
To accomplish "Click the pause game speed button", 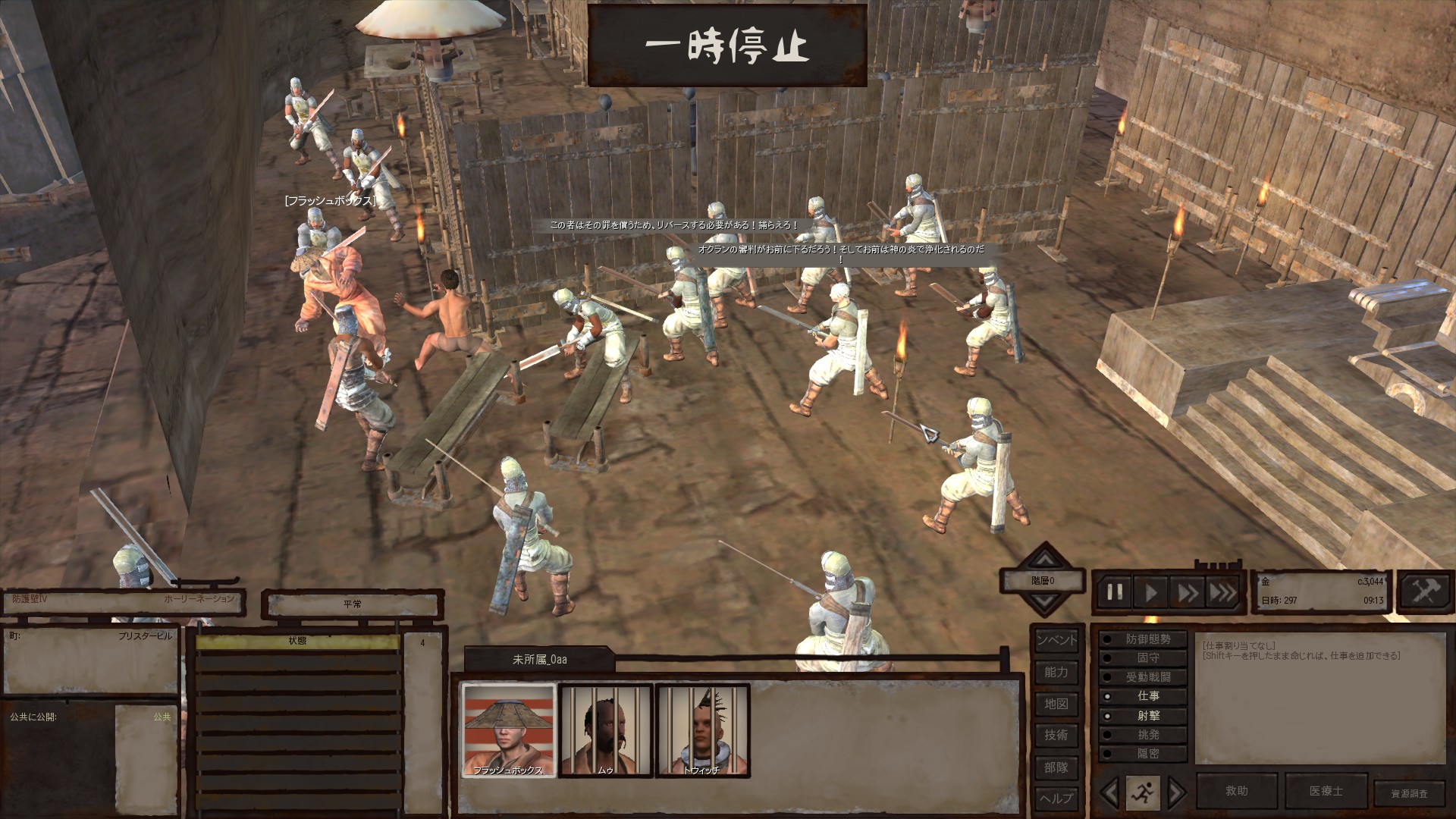I will tap(1115, 592).
